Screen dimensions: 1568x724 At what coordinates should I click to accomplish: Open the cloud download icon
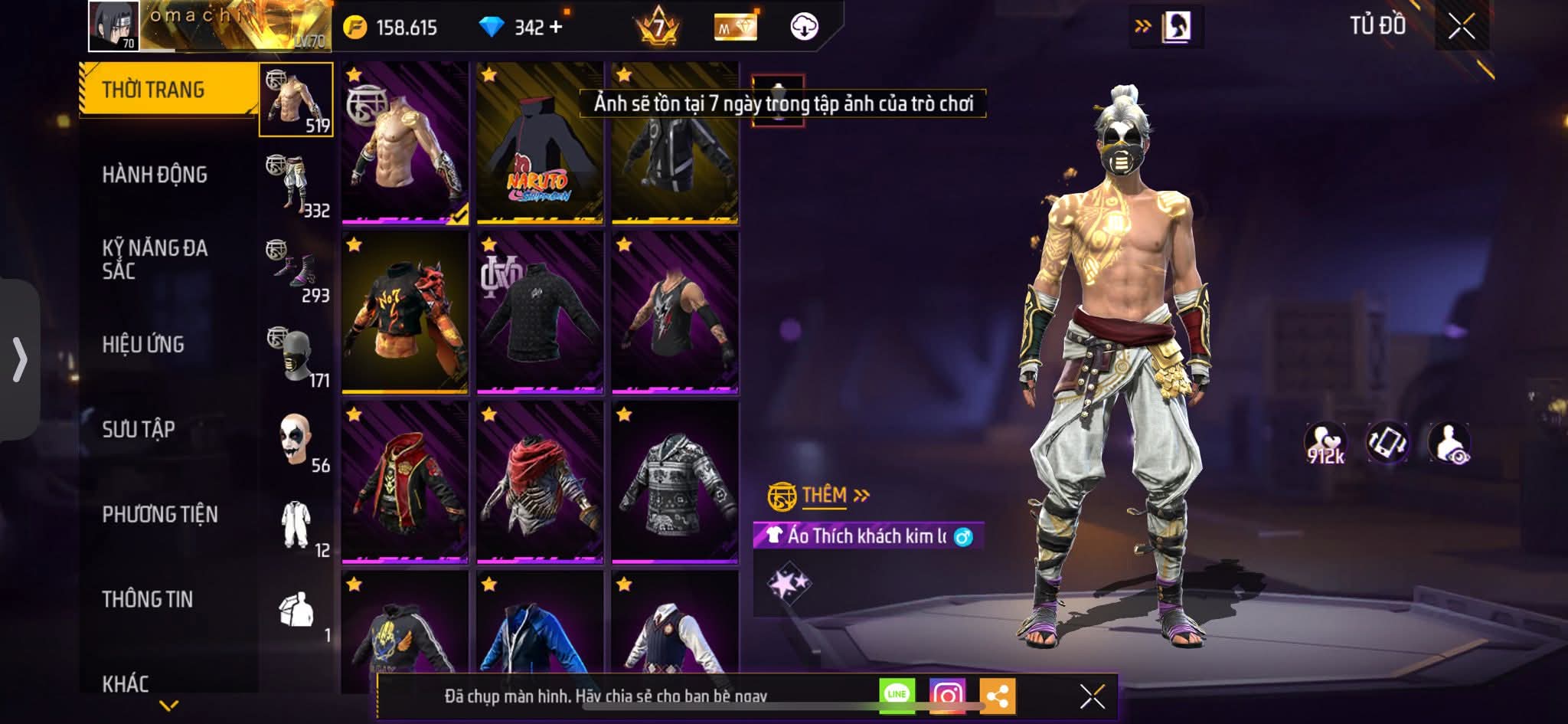click(x=804, y=27)
